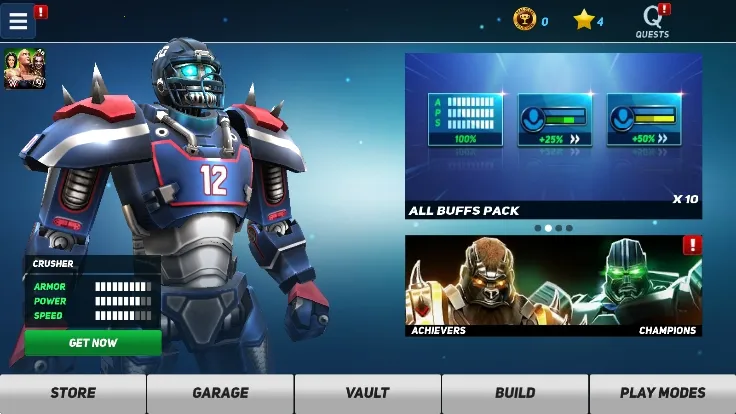736x414 pixels.
Task: Click the green Get Now button
Action: pos(93,342)
